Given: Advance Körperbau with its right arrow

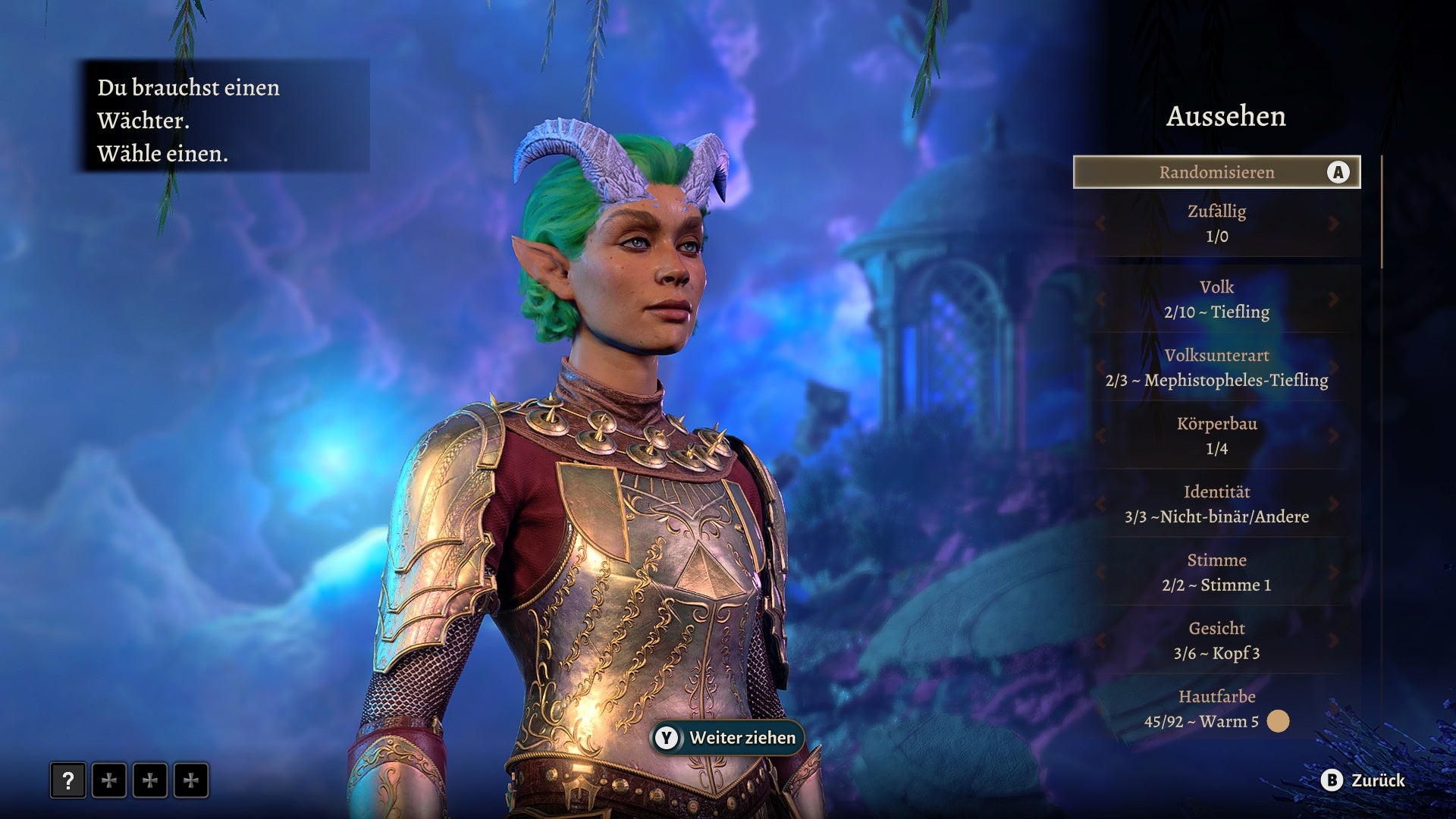Looking at the screenshot, I should point(1333,436).
